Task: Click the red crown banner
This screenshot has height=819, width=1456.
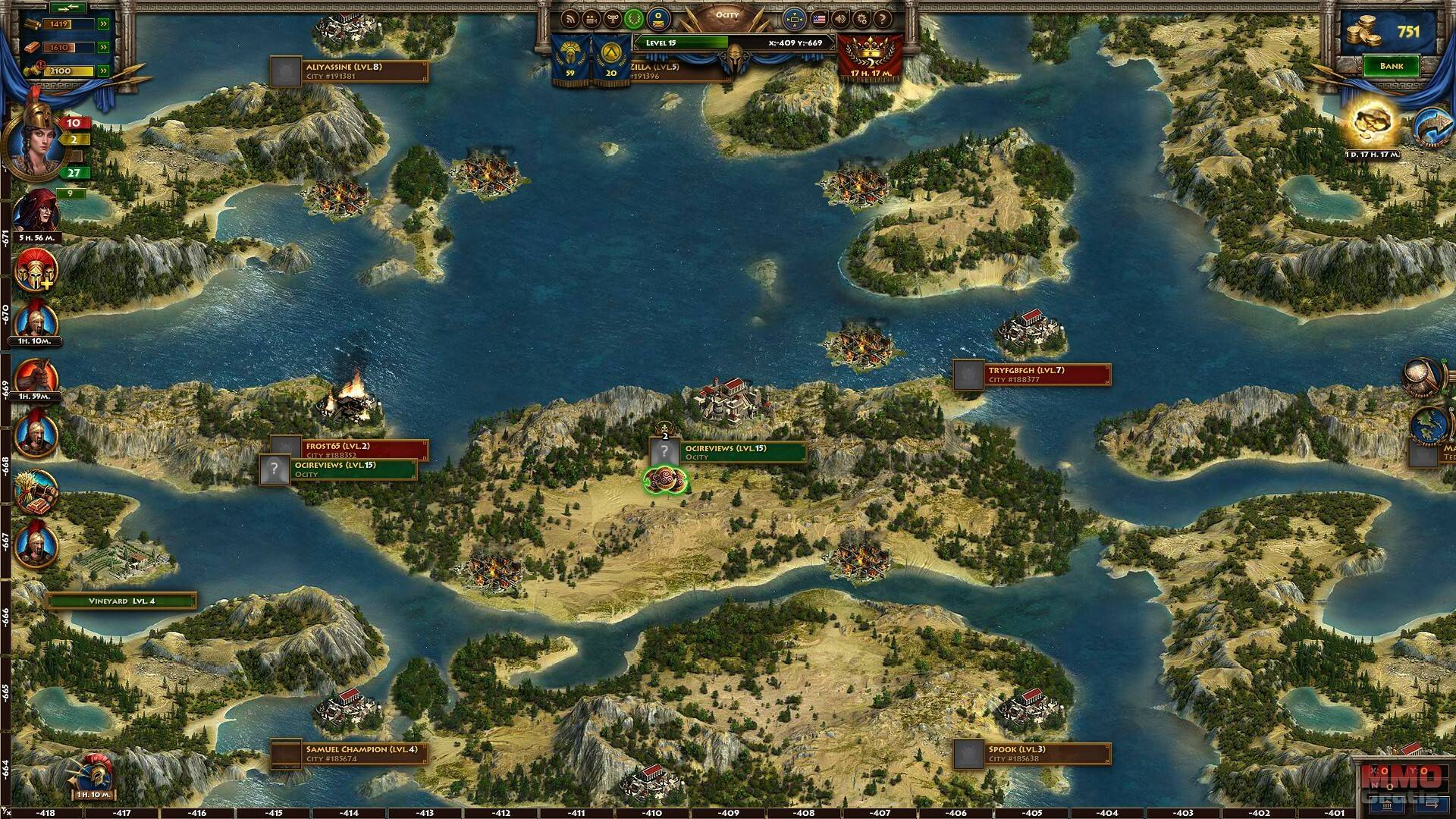Action: 871,53
